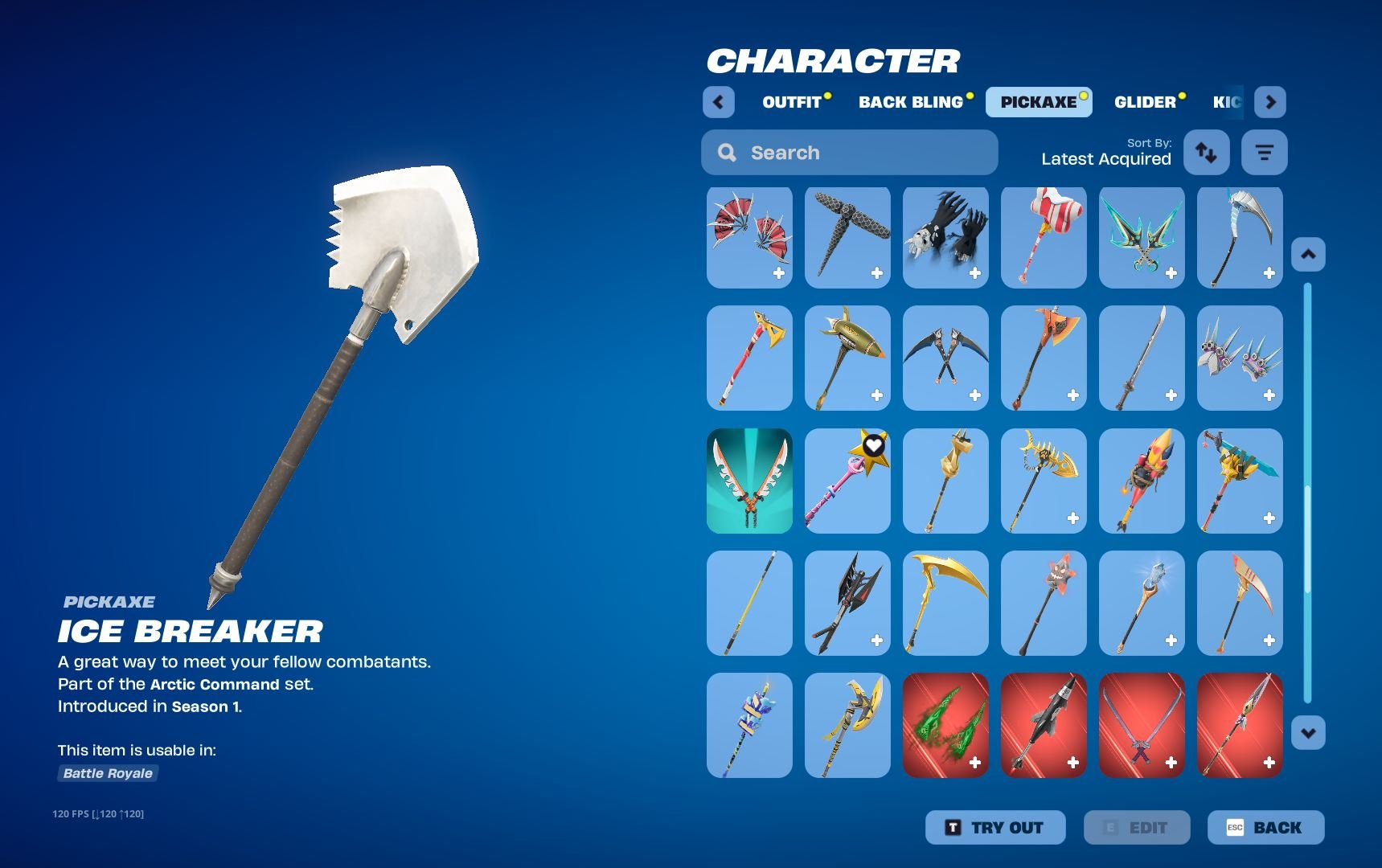Collapse back with the left category arrow
Viewport: 1382px width, 868px height.
coord(718,102)
